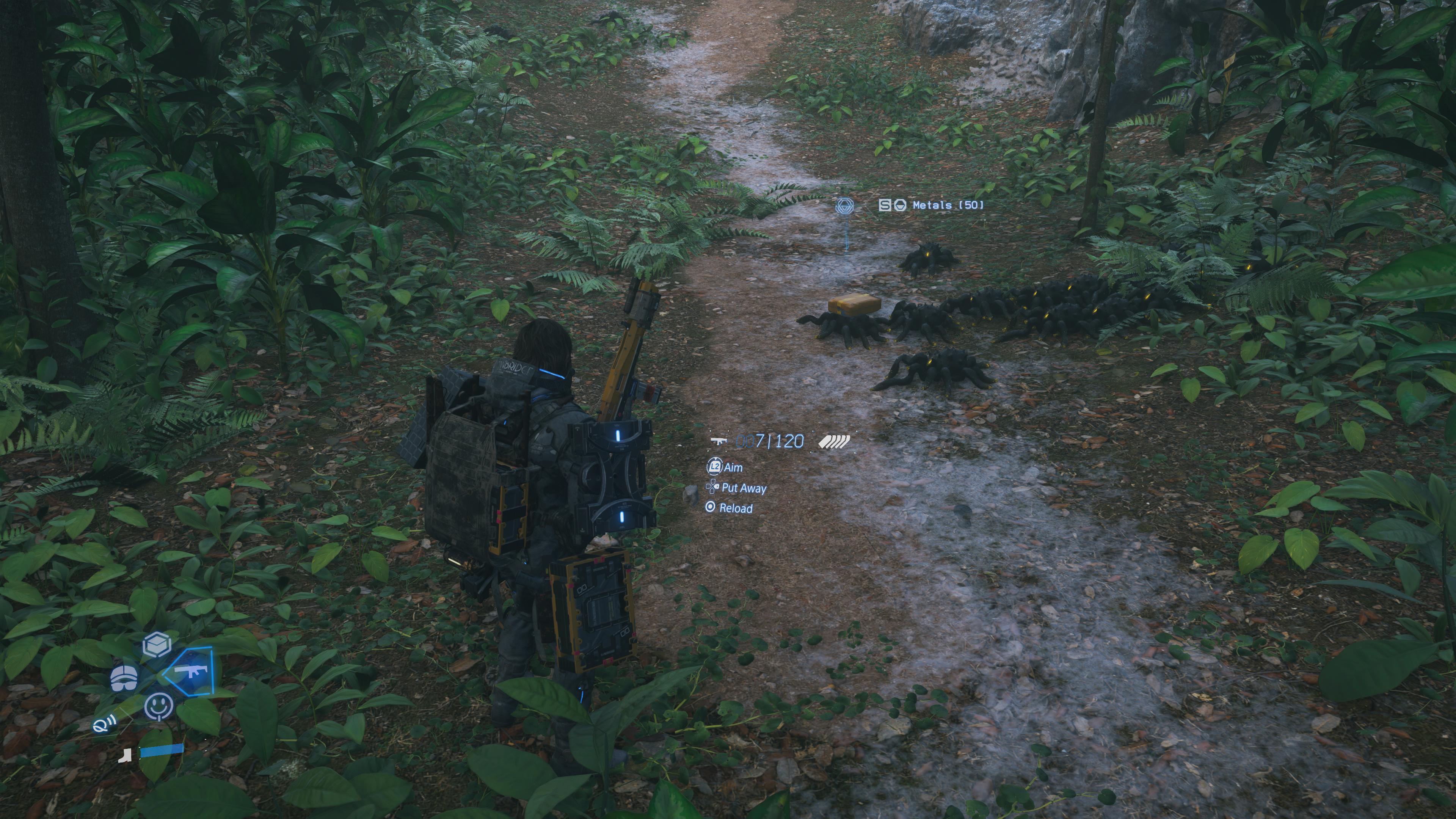Choose the cap and sunglasses equipment icon

(x=124, y=678)
